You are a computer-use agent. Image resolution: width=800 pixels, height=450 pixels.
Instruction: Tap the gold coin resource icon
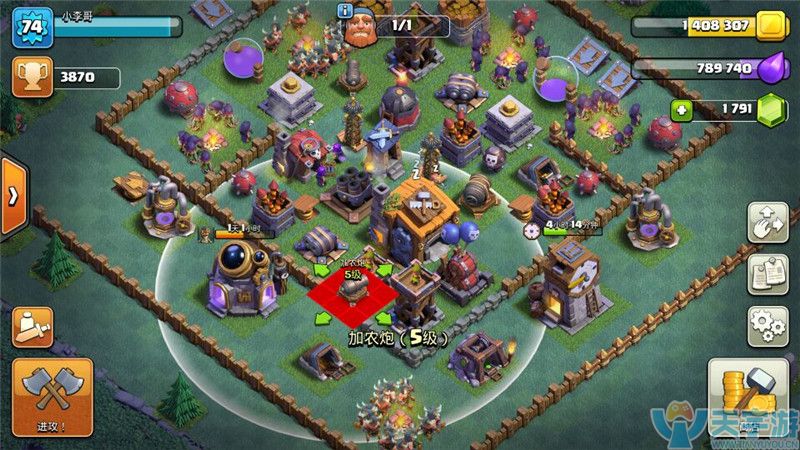point(771,26)
